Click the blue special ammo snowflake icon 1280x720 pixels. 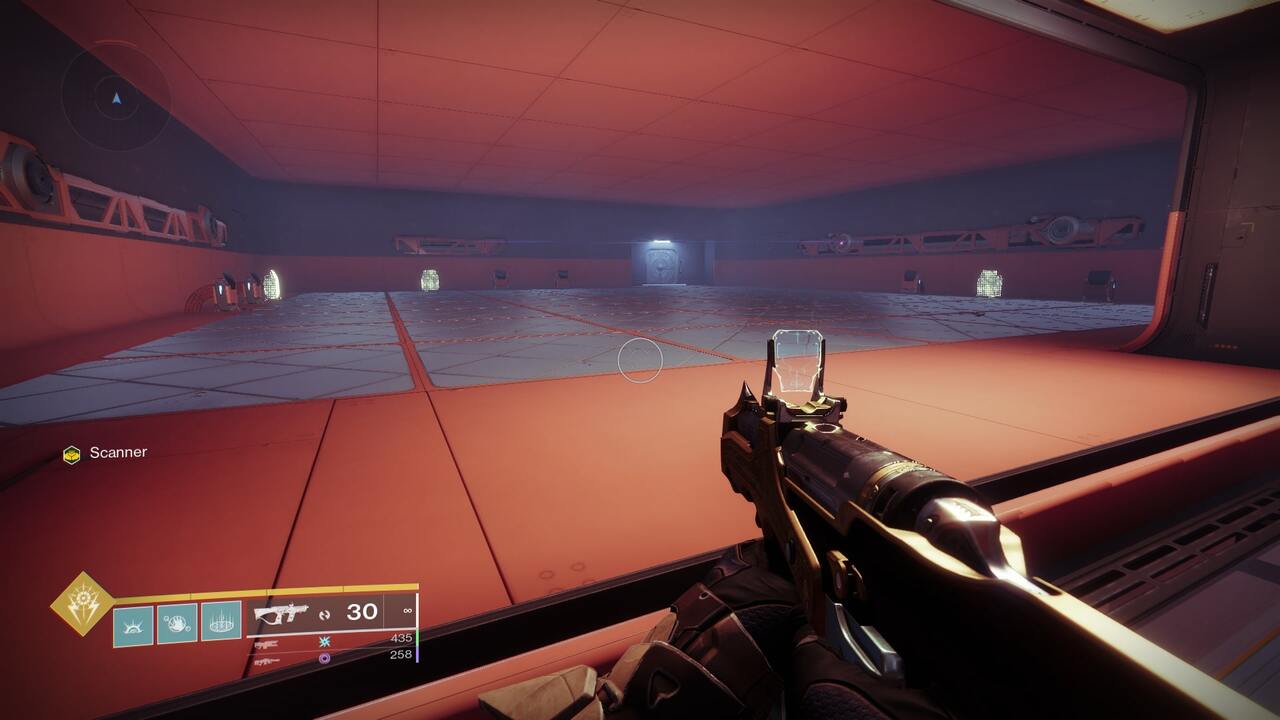[323, 642]
